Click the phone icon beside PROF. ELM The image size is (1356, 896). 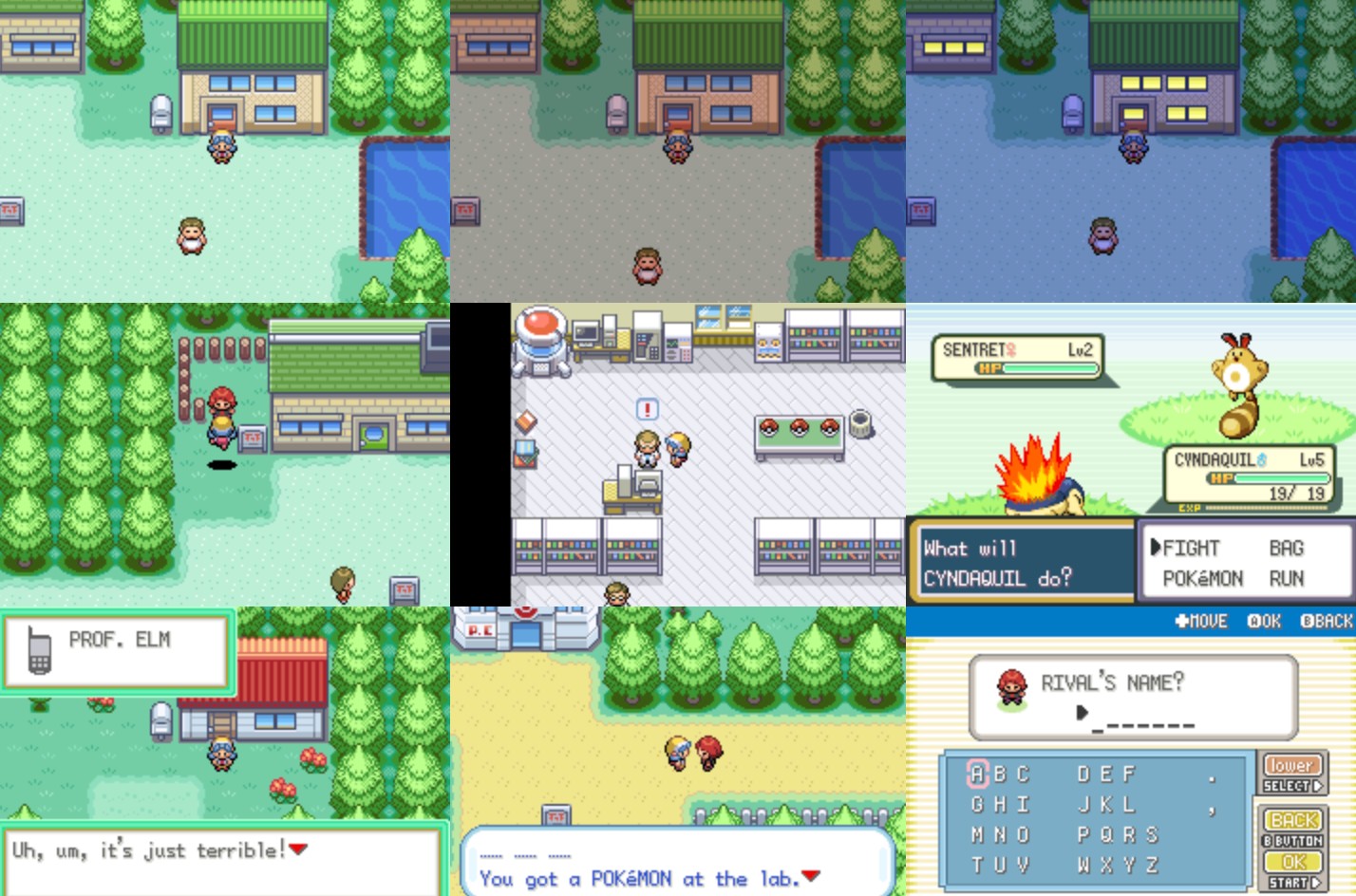[x=38, y=649]
